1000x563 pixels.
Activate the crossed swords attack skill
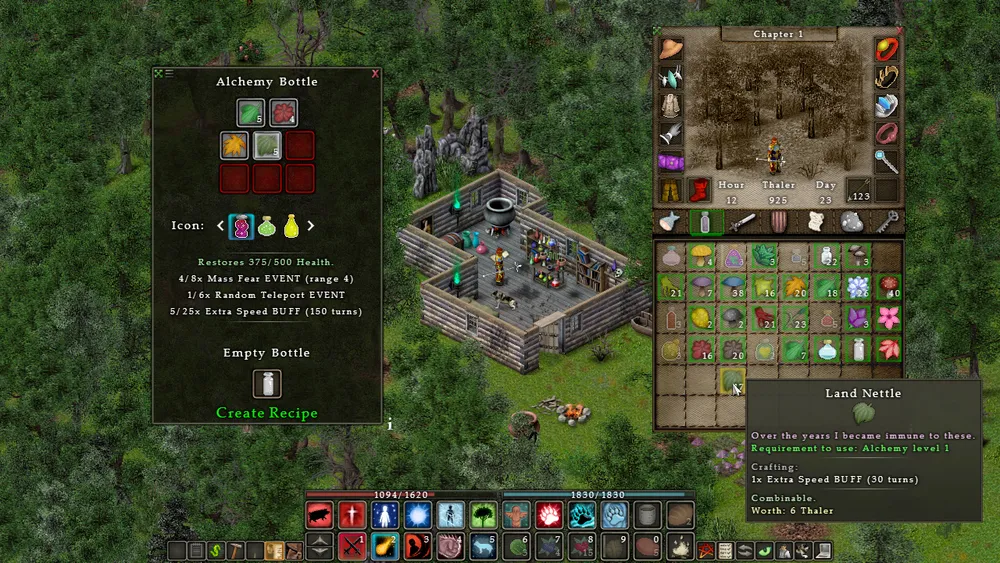(351, 546)
